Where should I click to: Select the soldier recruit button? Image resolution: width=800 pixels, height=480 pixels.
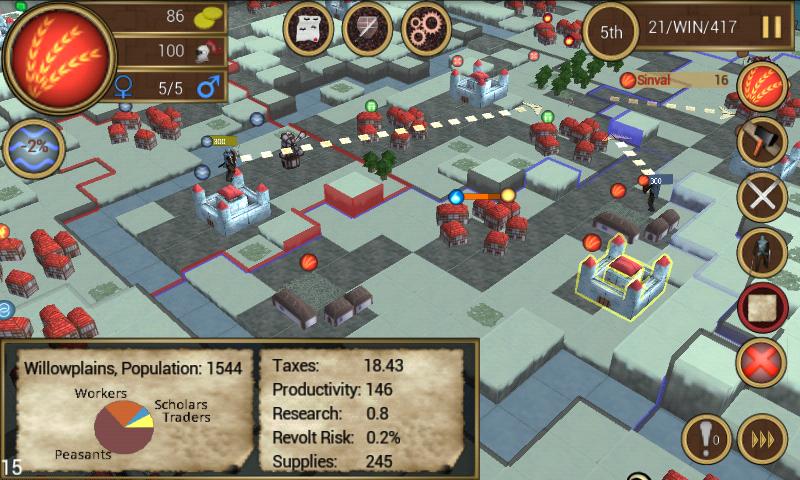[762, 251]
